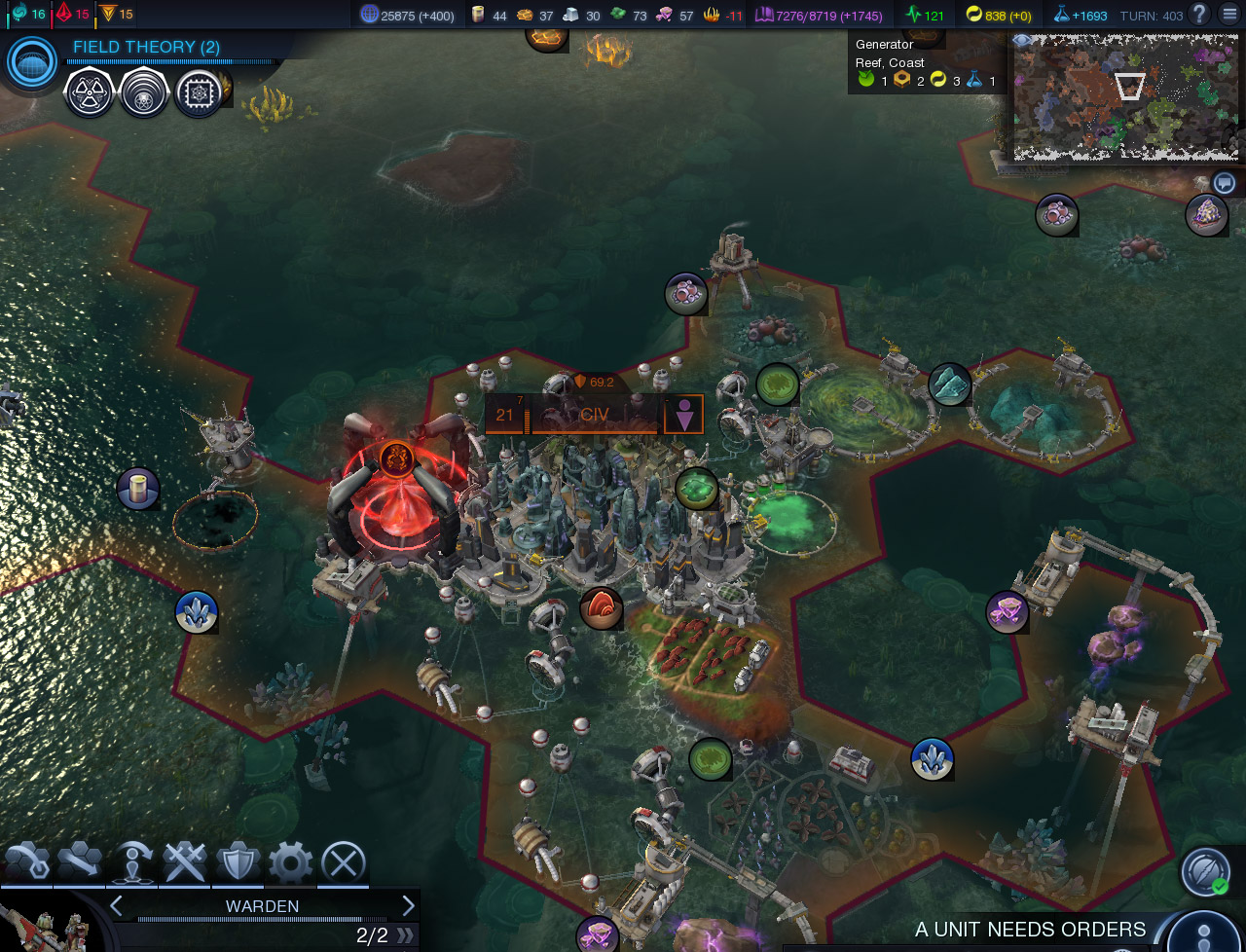The width and height of the screenshot is (1246, 952).
Task: Click the research progress bar under Field Theory
Action: pos(170,61)
